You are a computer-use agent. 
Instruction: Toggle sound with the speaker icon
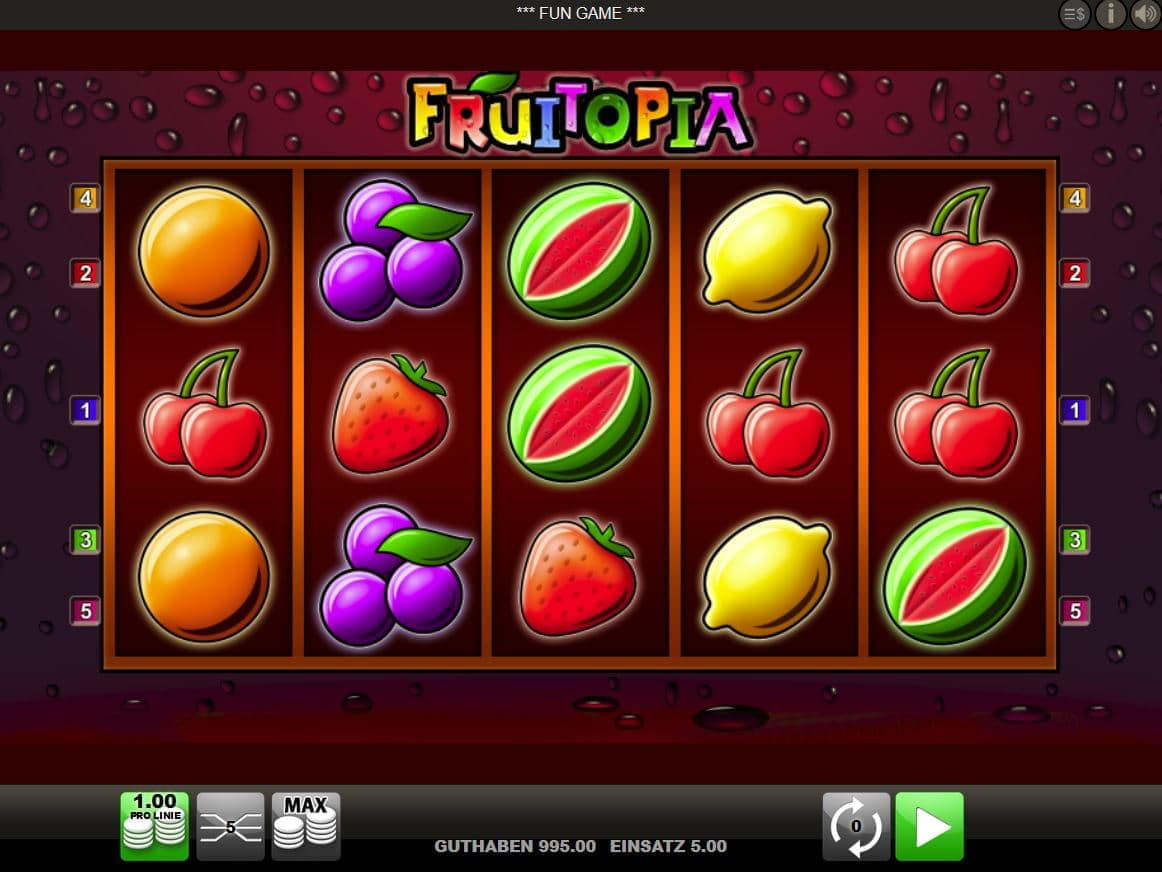(1145, 14)
